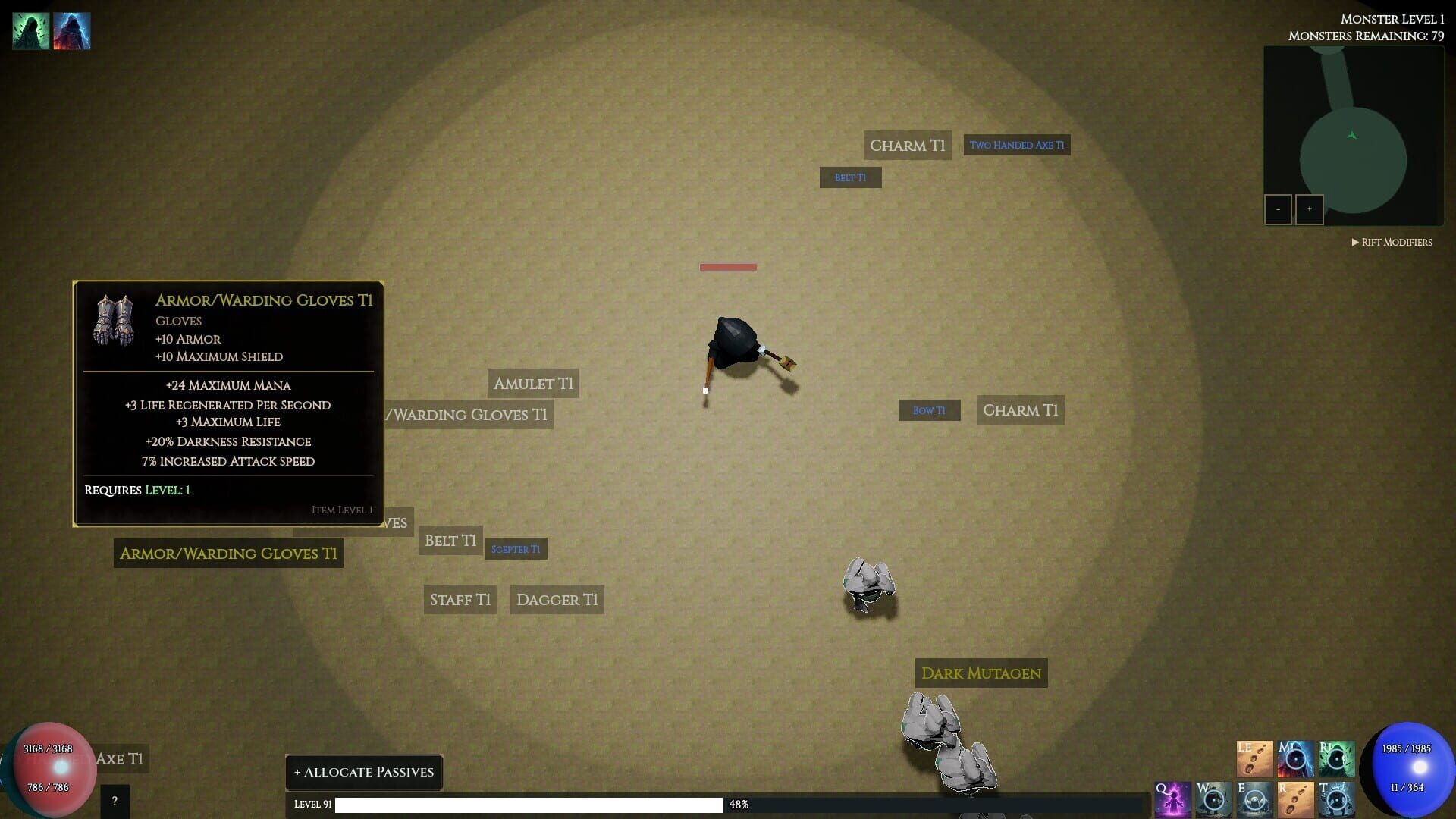This screenshot has width=1456, height=819.
Task: Click the question mark help button
Action: (x=114, y=800)
